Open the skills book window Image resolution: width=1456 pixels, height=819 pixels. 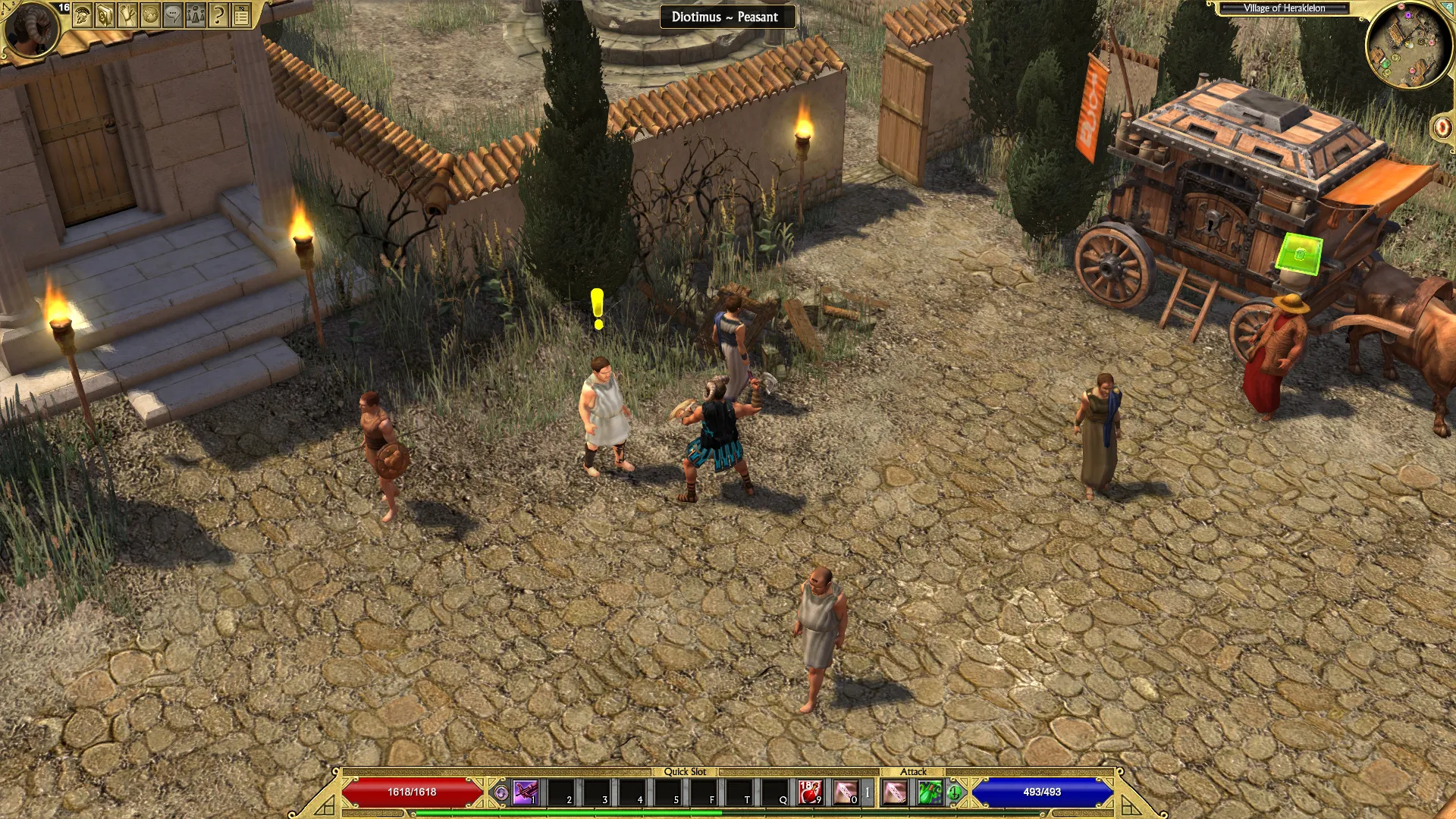pos(105,15)
